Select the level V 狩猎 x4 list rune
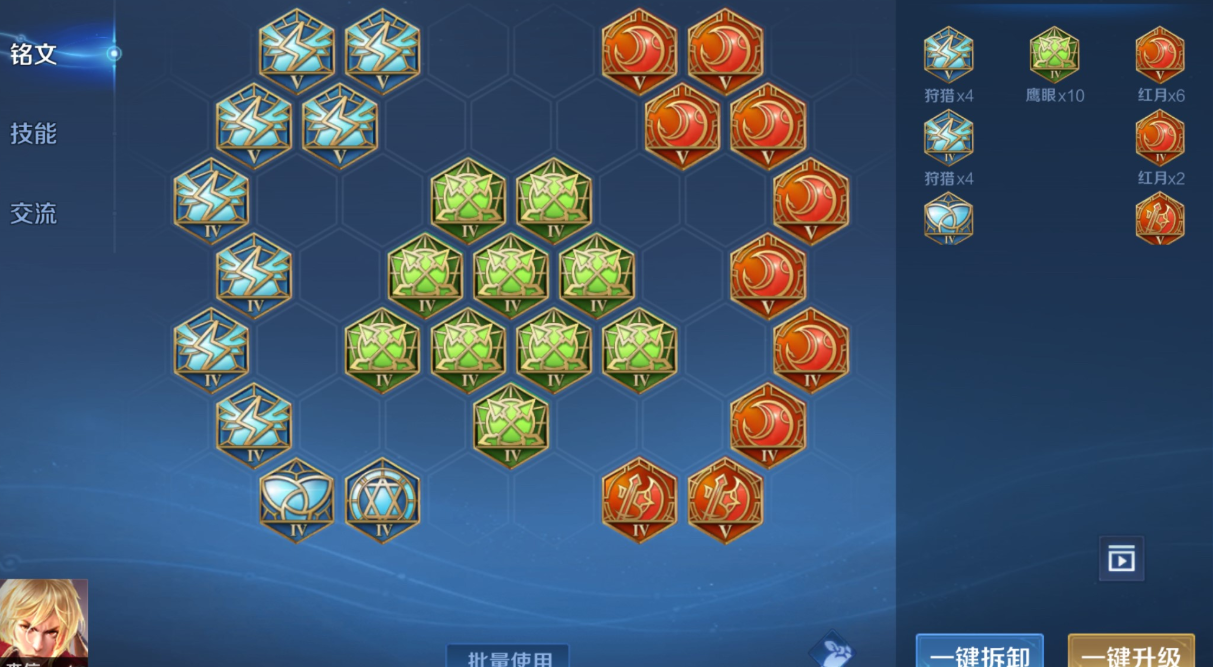This screenshot has width=1213, height=667. (x=948, y=55)
